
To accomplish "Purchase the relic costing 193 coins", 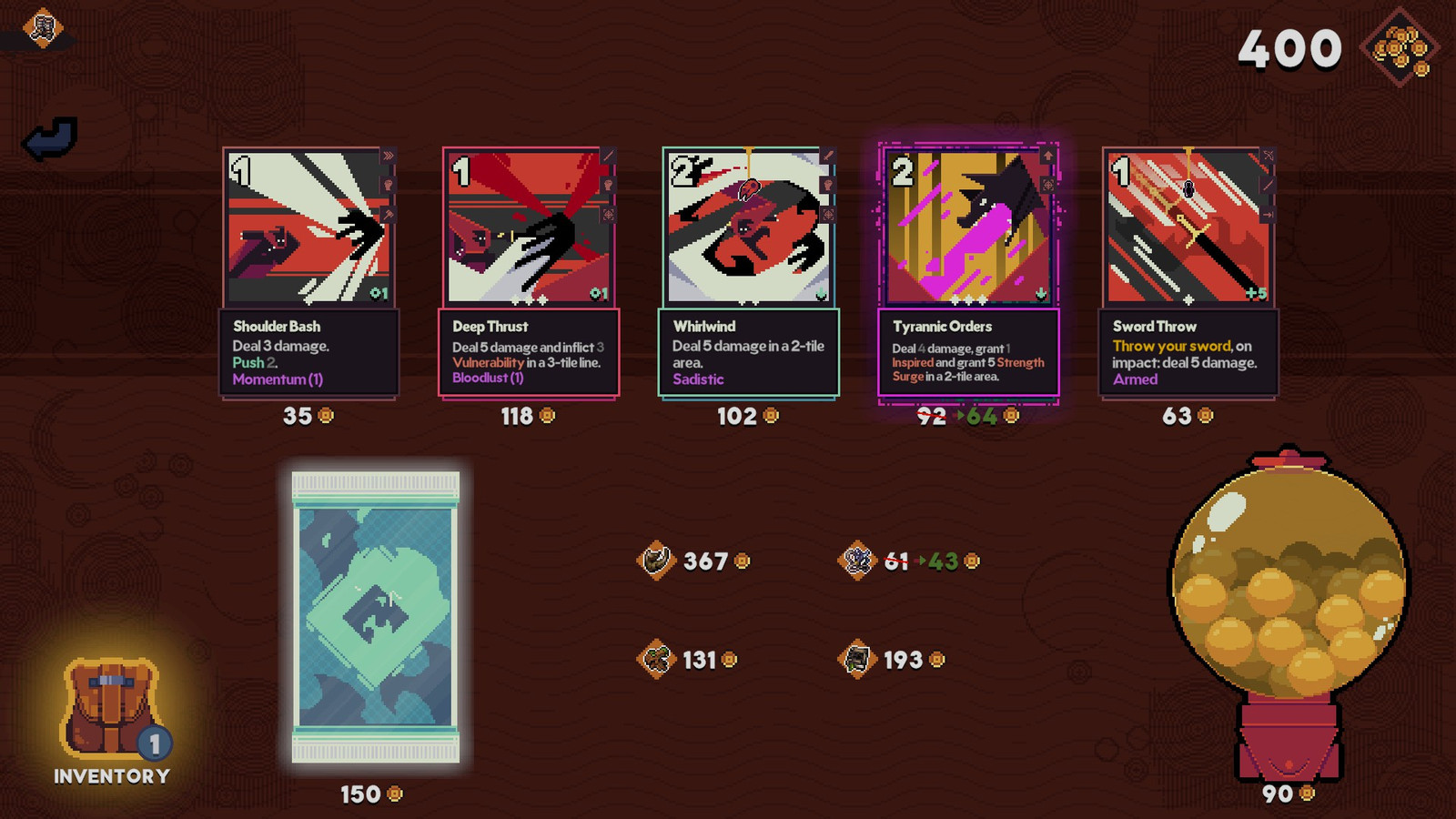I will pos(857,659).
